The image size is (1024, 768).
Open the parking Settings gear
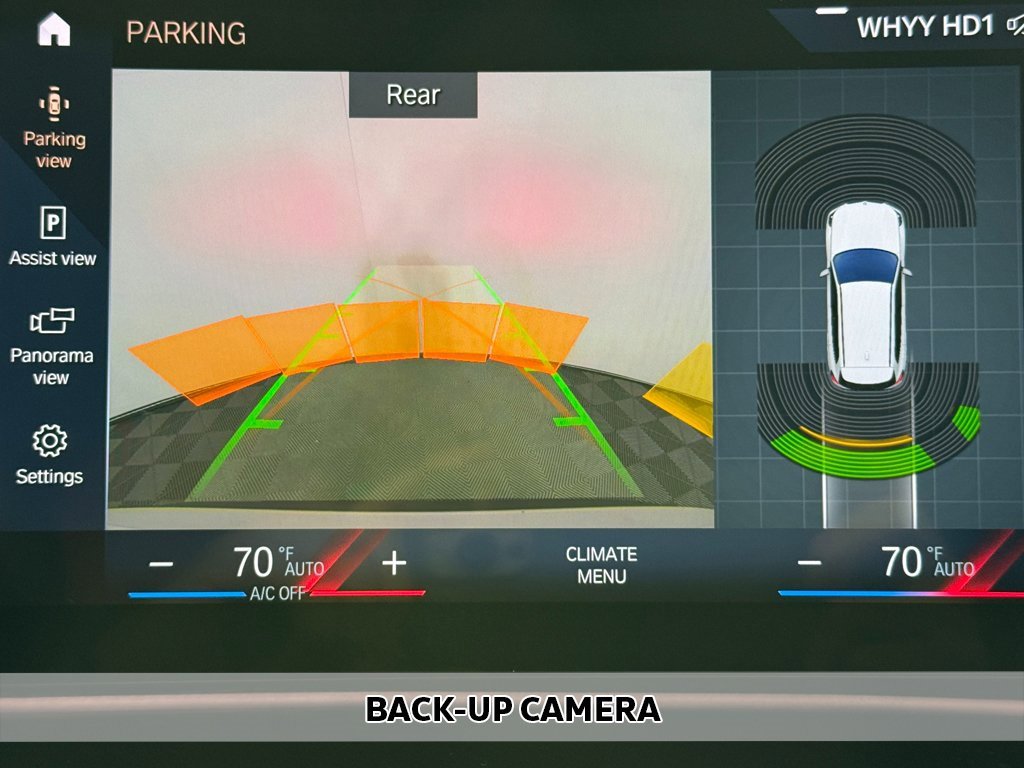50,455
